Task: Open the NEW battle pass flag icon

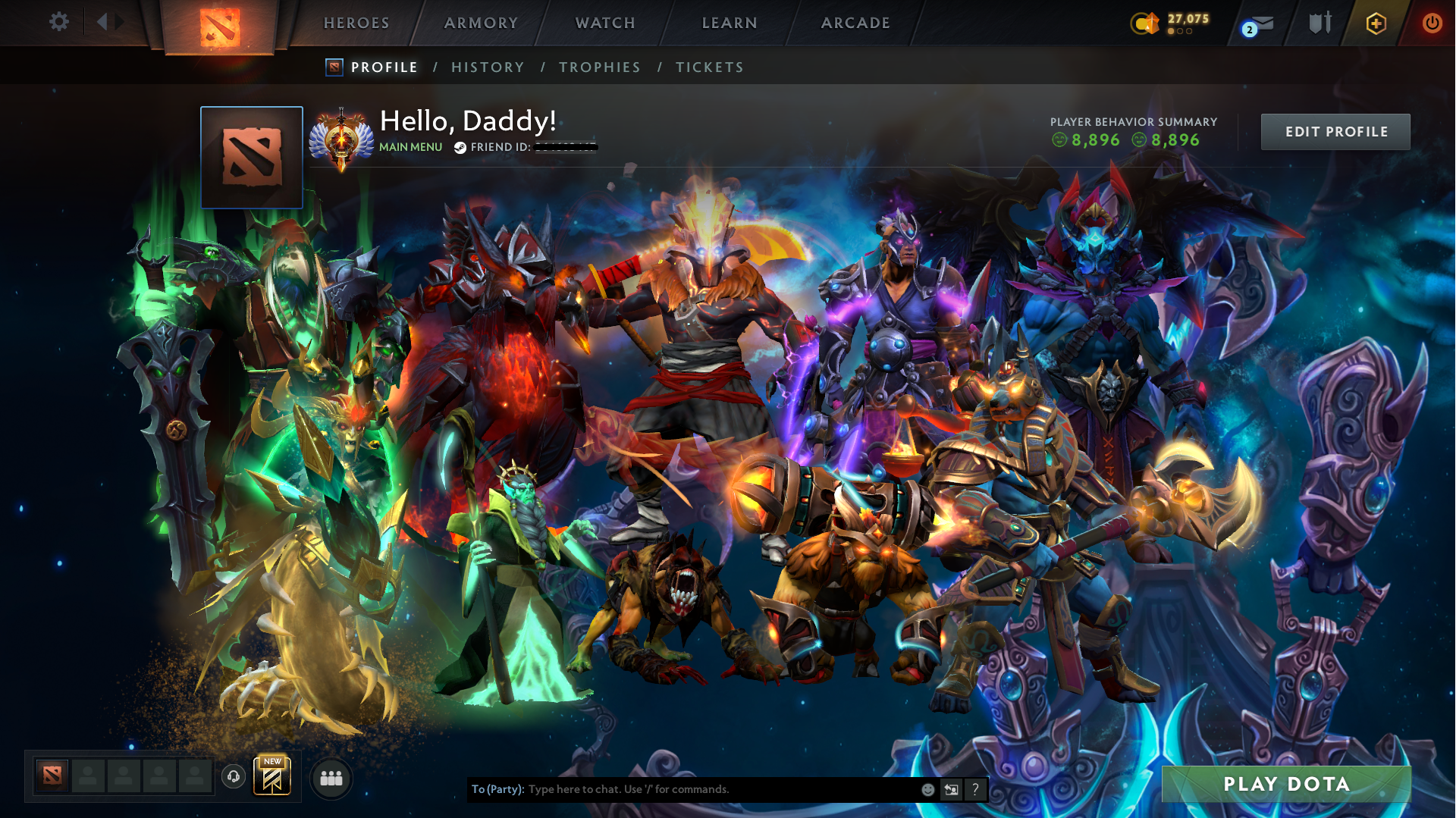Action: point(274,776)
